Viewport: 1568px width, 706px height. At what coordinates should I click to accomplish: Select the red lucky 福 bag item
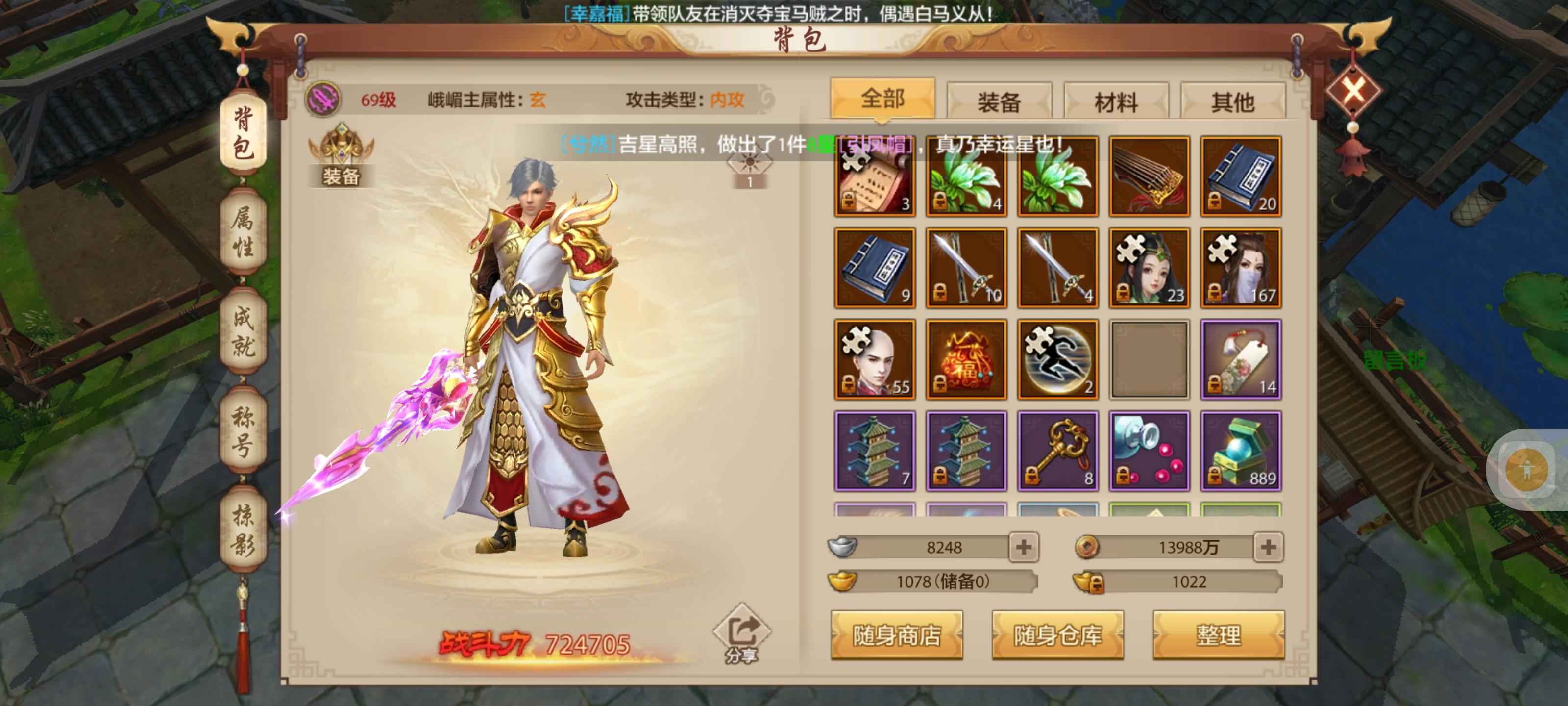966,359
